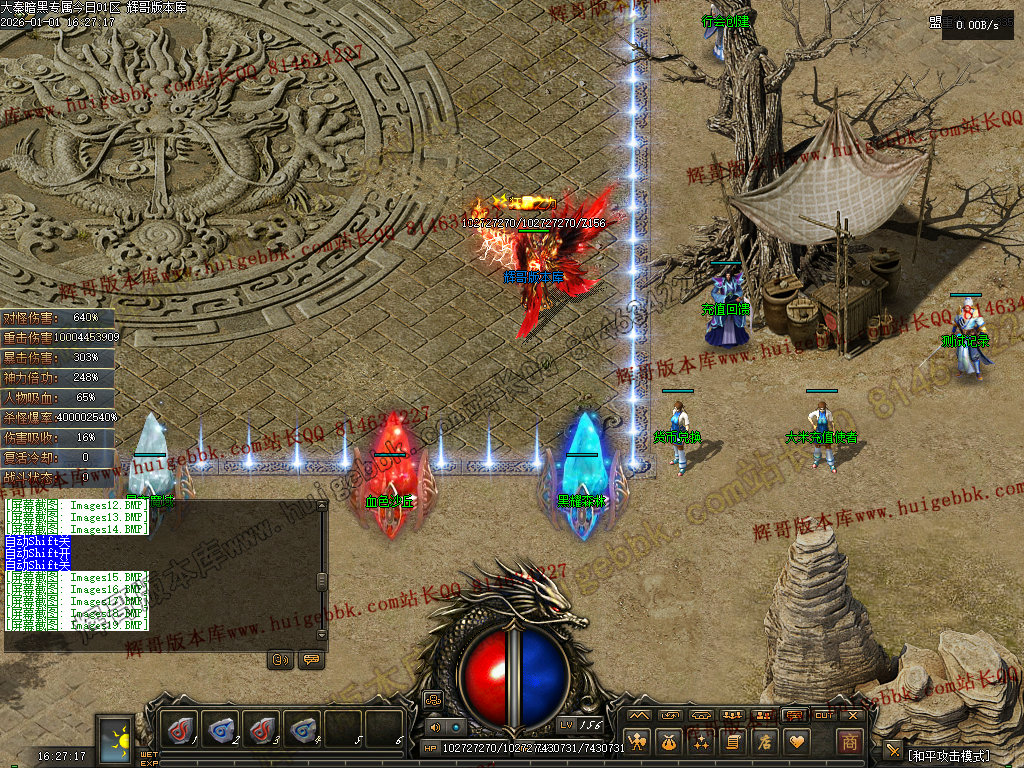The height and width of the screenshot is (768, 1024).
Task: Open the 商 mall button
Action: tap(849, 741)
